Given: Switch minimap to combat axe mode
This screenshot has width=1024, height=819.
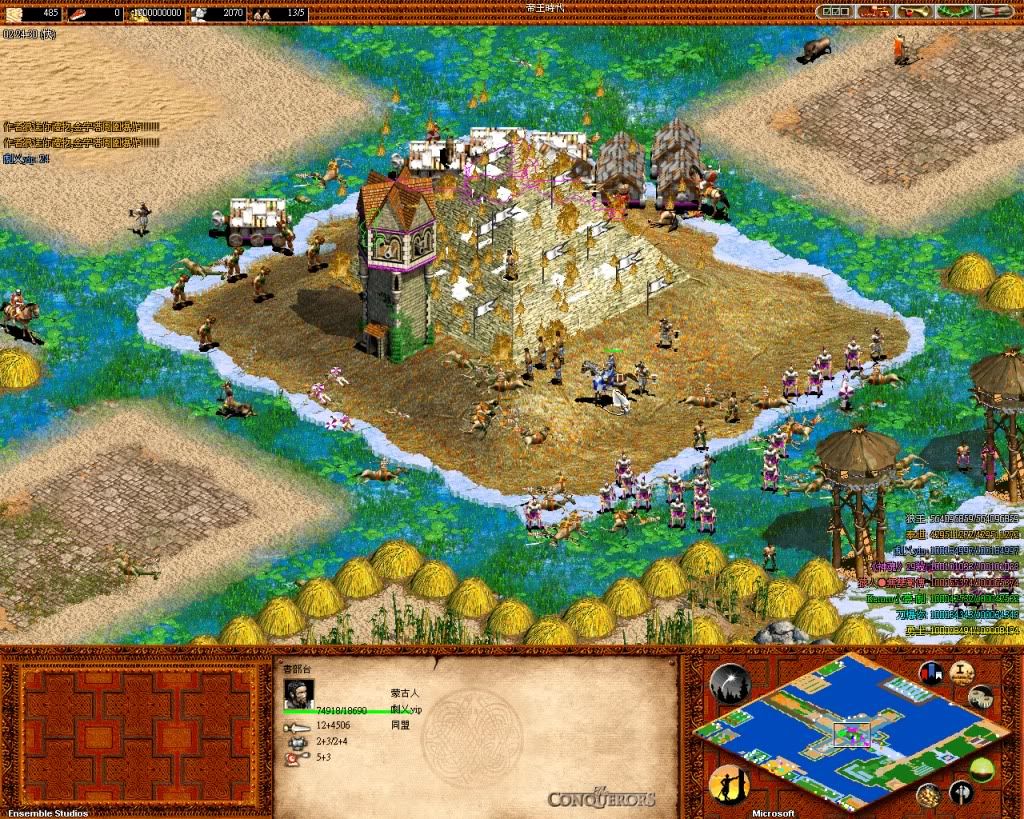Looking at the screenshot, I should point(960,793).
